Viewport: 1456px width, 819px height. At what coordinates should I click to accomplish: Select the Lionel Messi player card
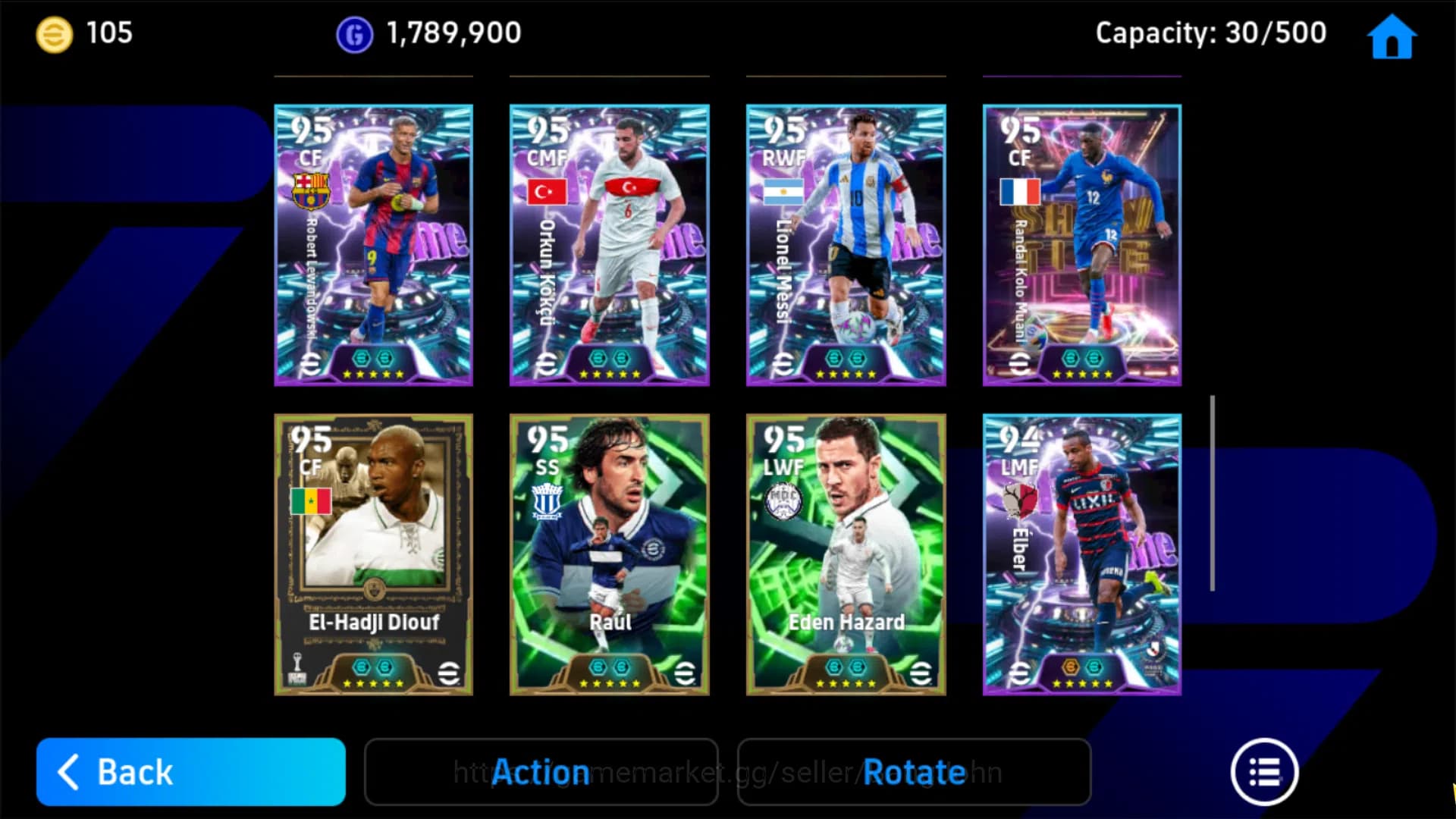(x=846, y=244)
